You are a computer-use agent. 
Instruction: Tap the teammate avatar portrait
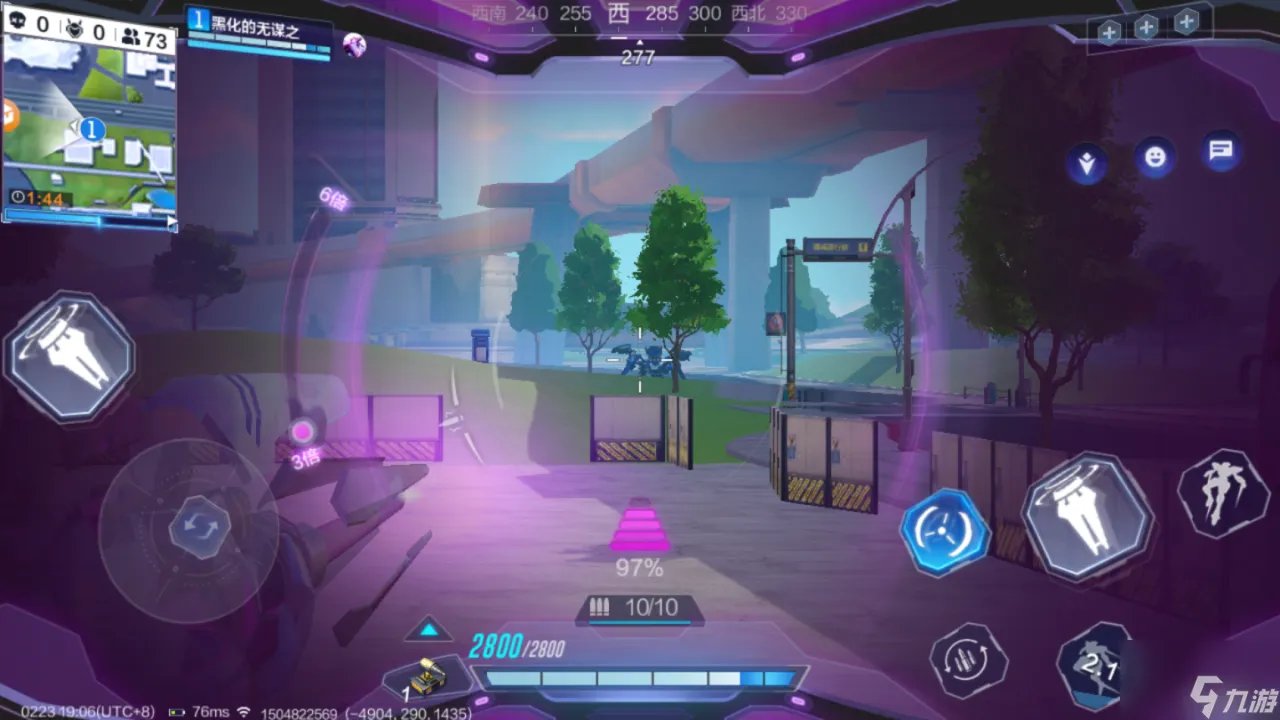pyautogui.click(x=354, y=44)
